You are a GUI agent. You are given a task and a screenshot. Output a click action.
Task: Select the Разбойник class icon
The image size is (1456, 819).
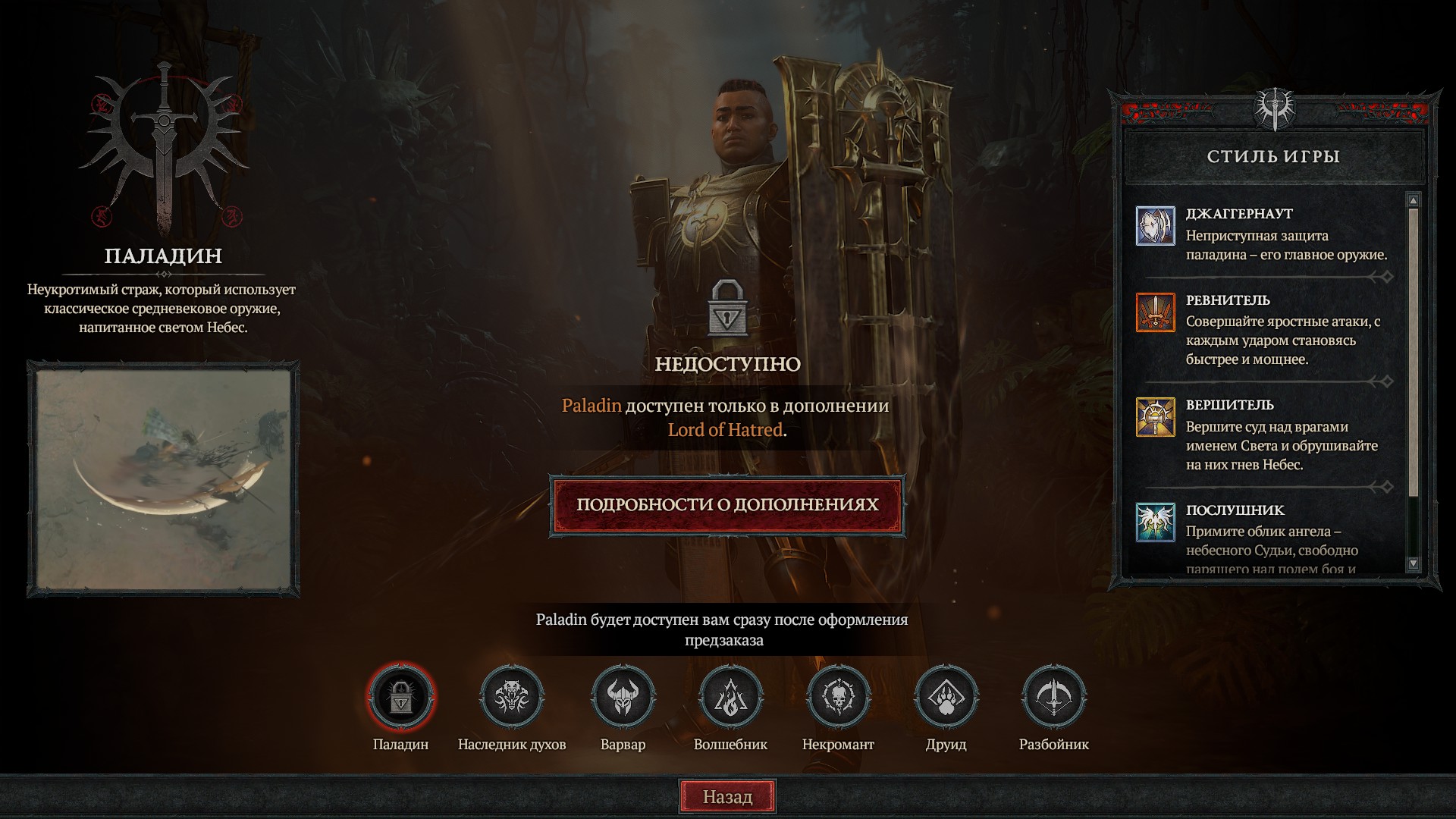[x=1053, y=696]
